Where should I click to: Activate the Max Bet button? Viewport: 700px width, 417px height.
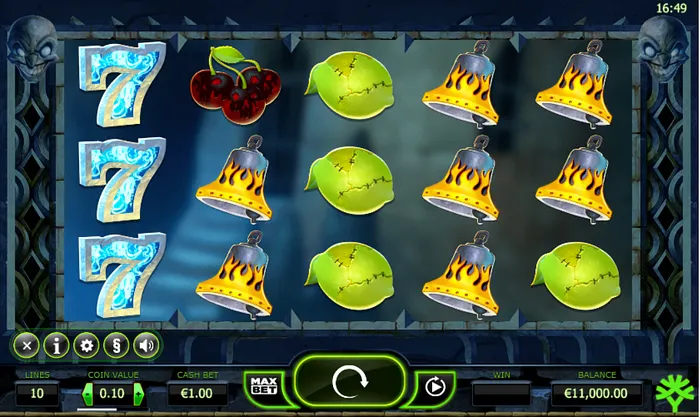[263, 386]
